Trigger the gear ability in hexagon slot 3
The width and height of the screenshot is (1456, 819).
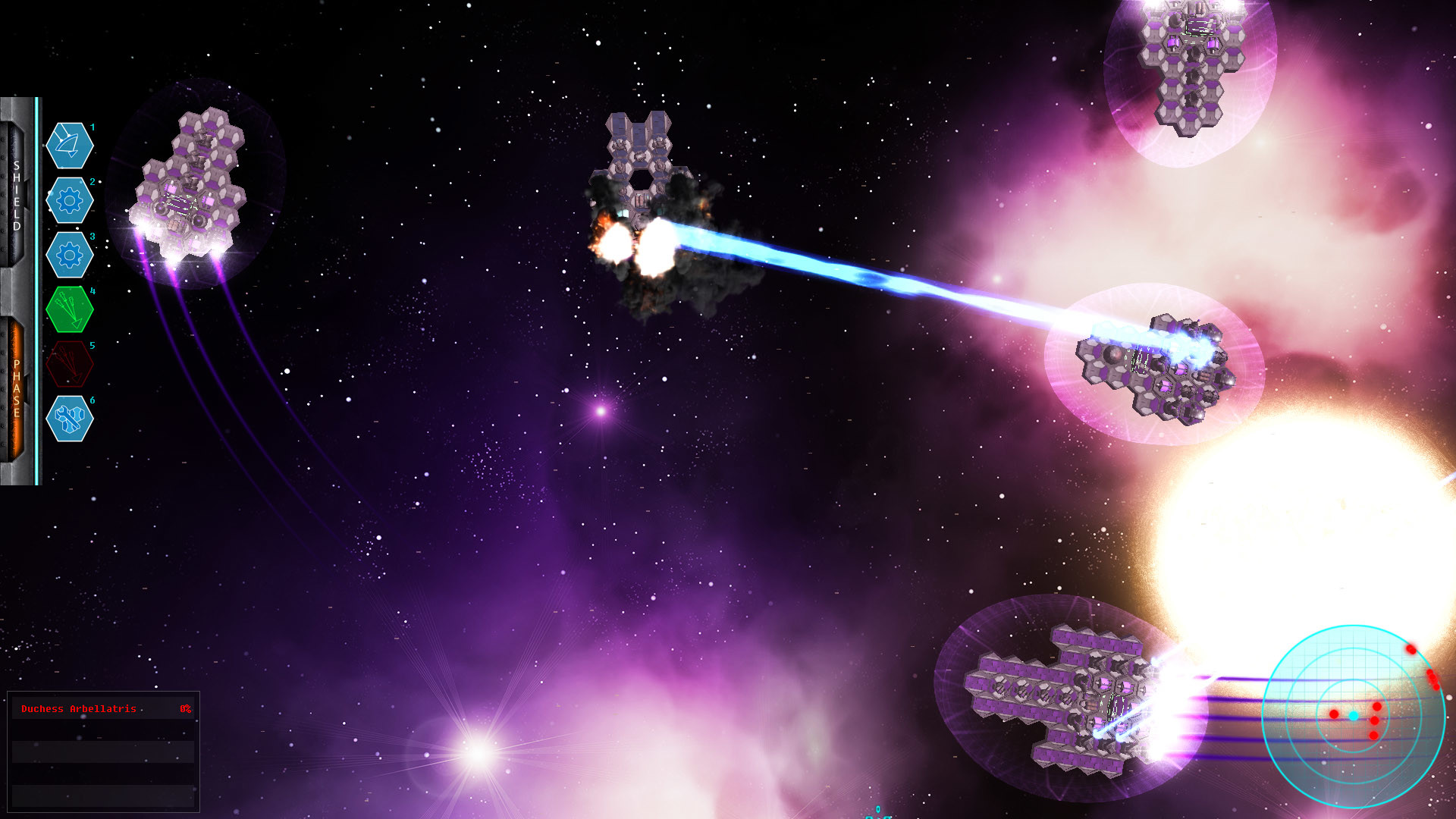pyautogui.click(x=69, y=255)
